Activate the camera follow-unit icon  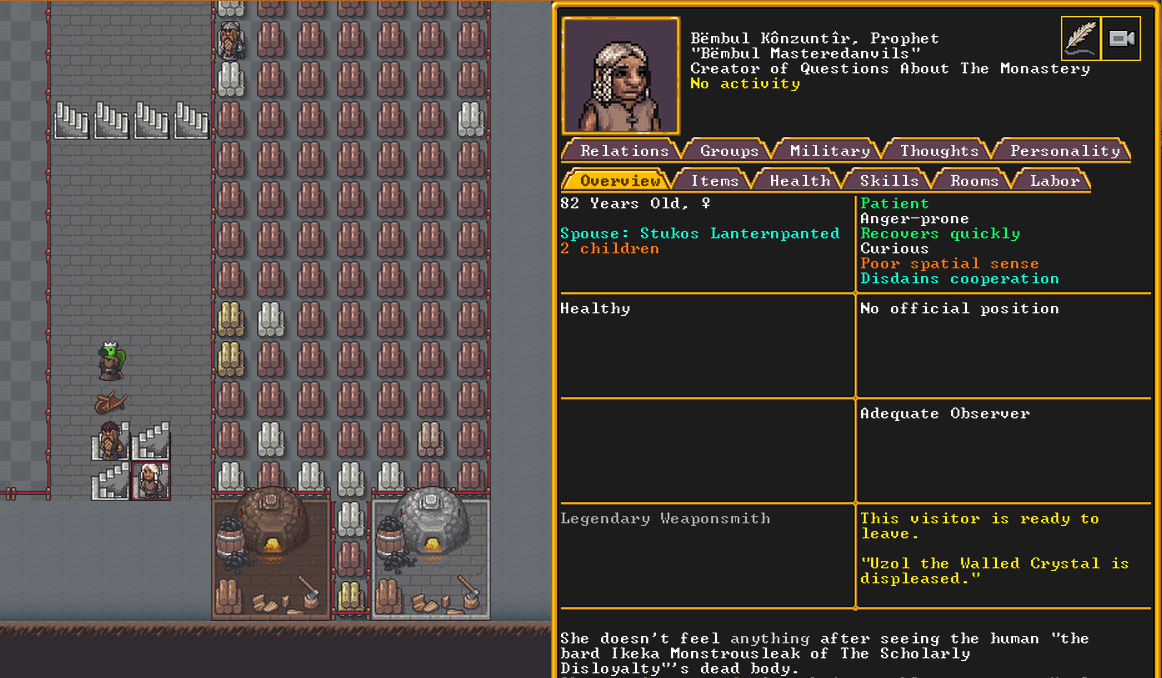(x=1121, y=39)
